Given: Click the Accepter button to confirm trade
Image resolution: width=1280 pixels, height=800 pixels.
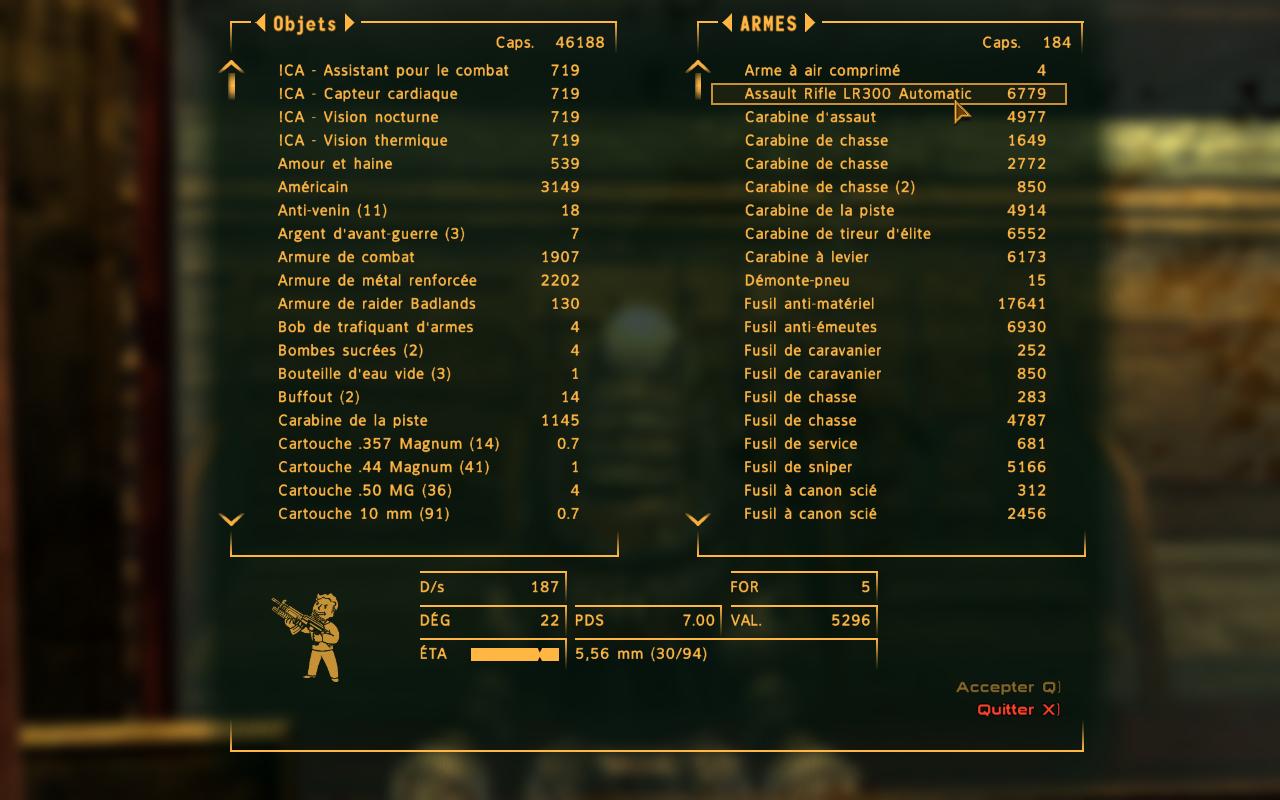Looking at the screenshot, I should 1006,687.
